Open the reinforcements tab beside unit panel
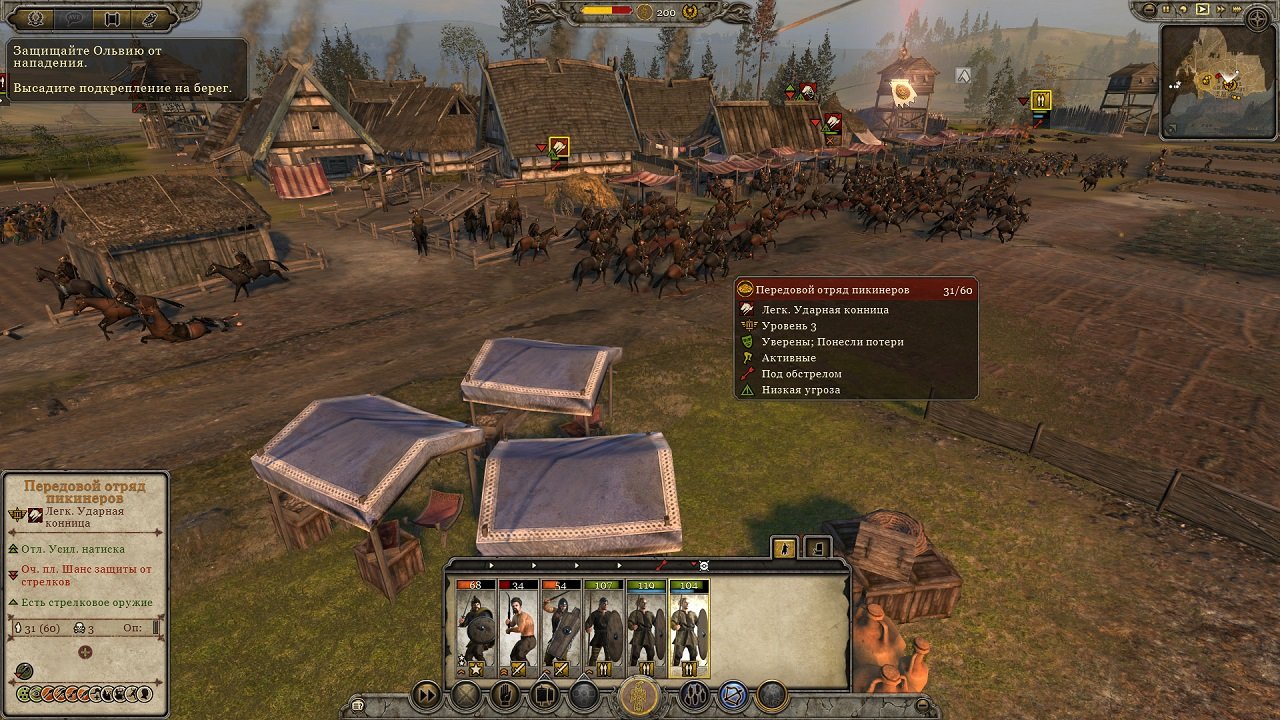1280x720 pixels. click(x=819, y=549)
